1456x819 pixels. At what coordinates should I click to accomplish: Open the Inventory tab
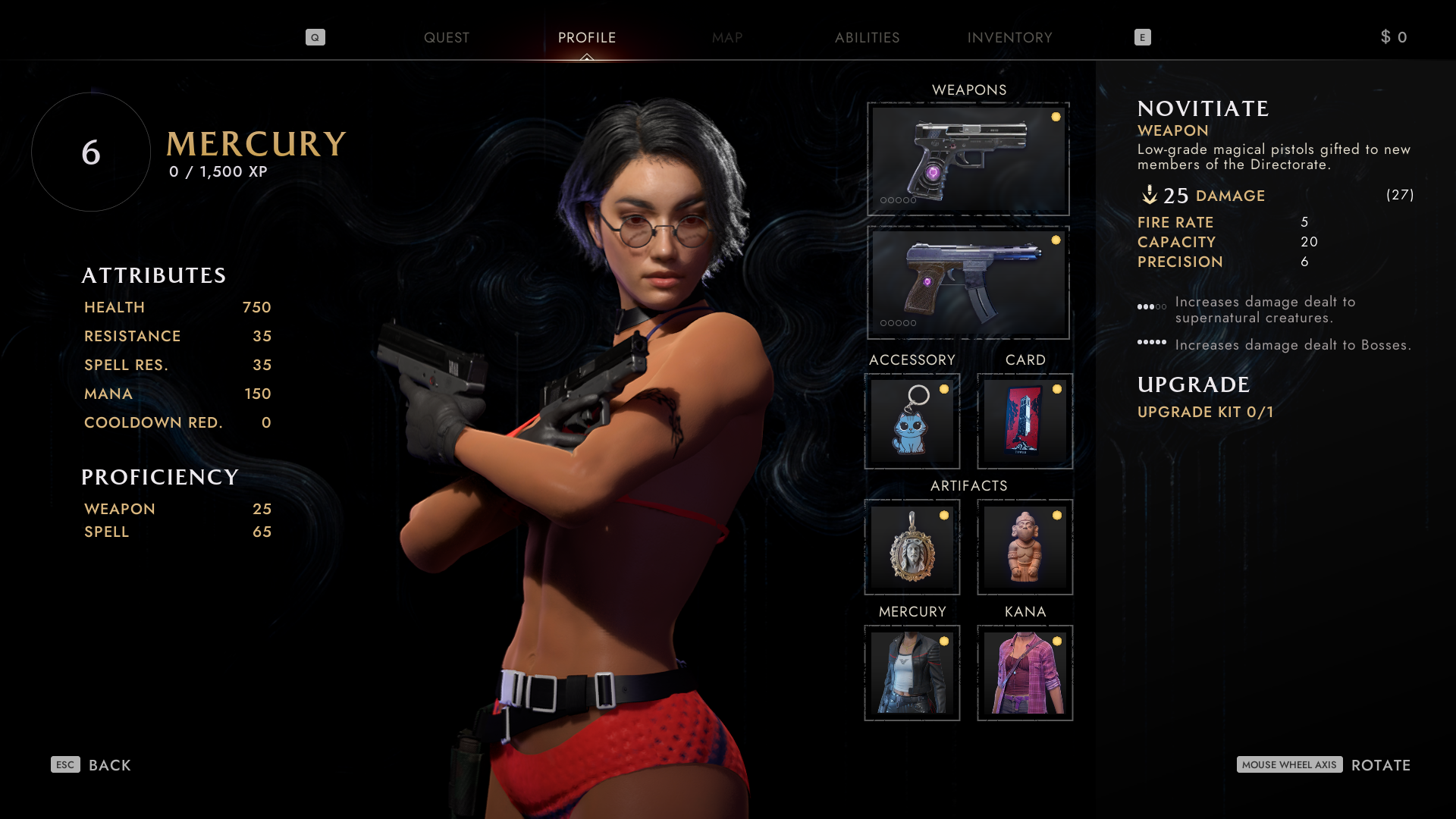point(1009,37)
